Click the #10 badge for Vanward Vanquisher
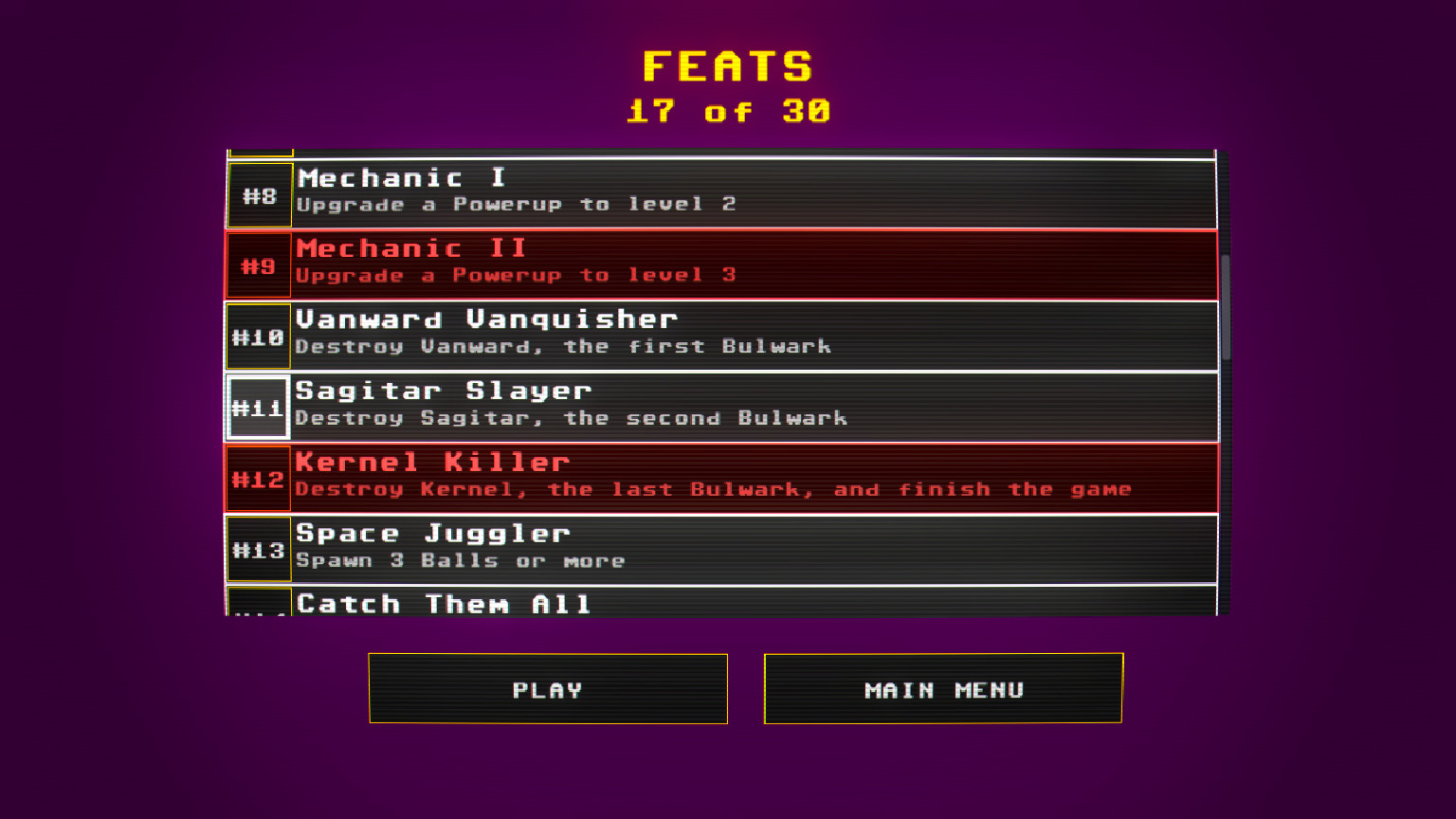 [x=258, y=337]
